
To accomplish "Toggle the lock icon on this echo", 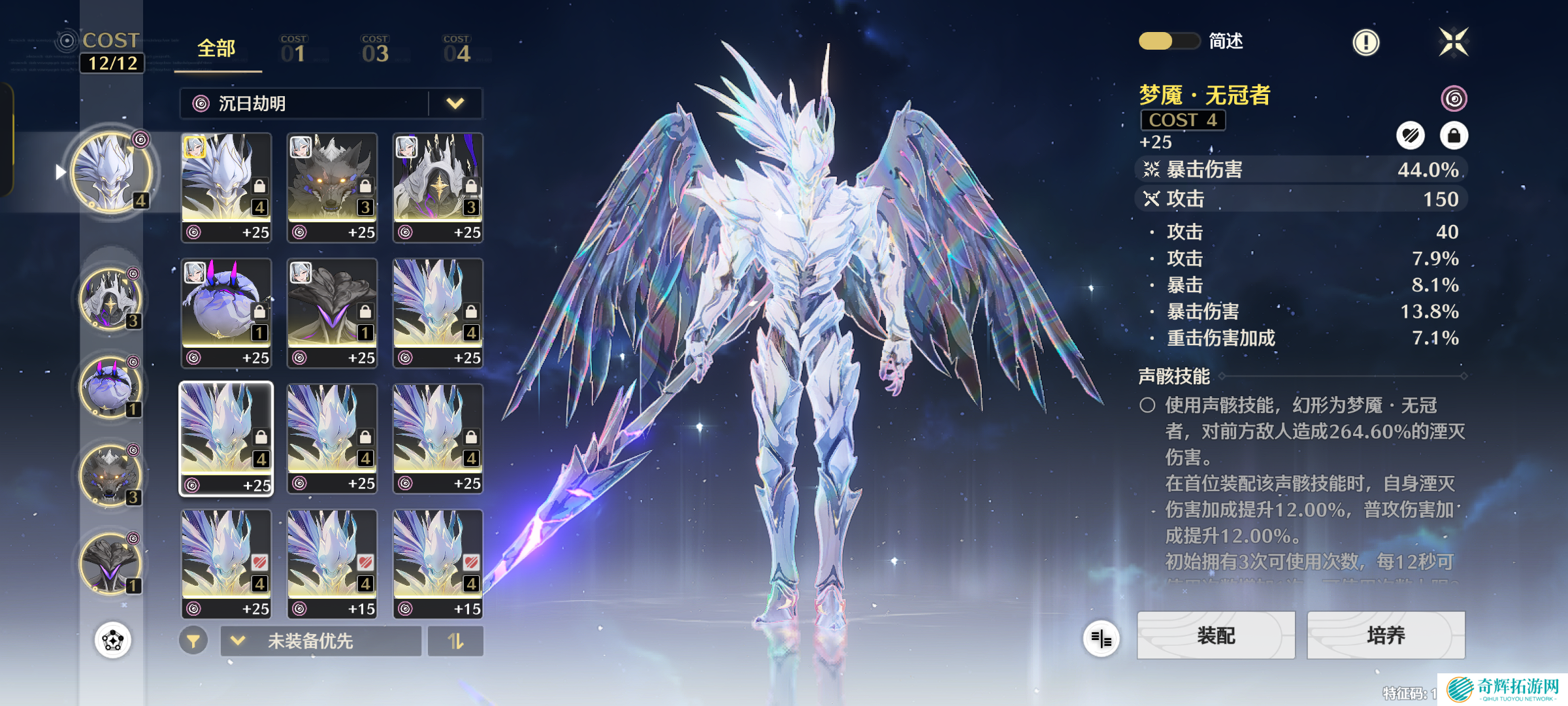I will [1454, 136].
